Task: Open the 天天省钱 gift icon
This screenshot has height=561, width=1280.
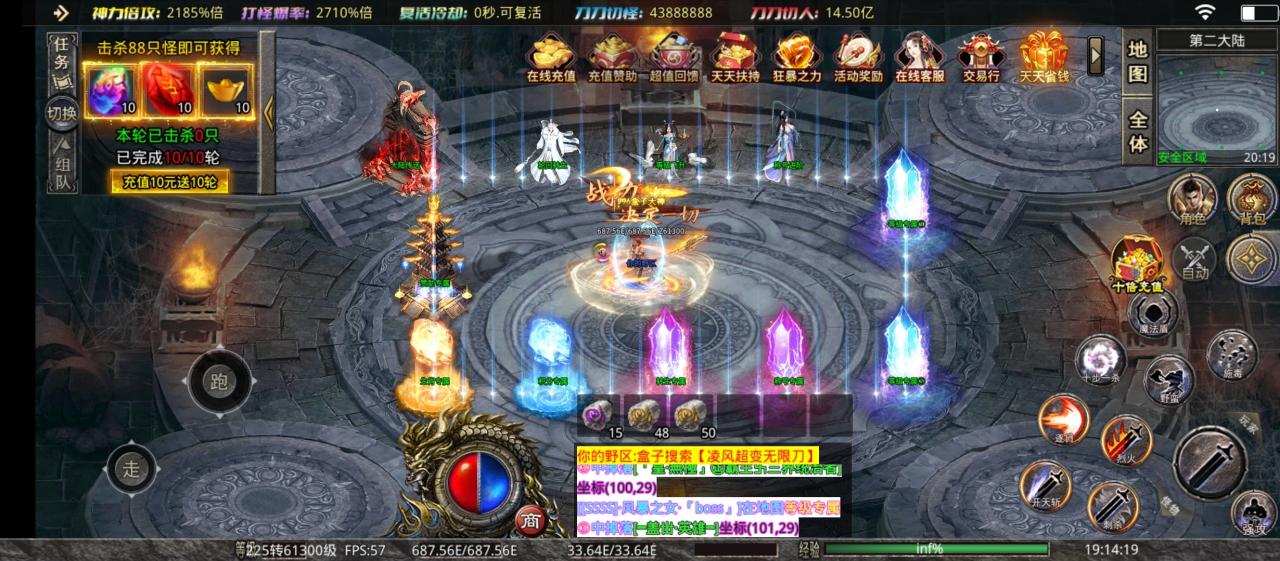Action: click(x=1043, y=58)
